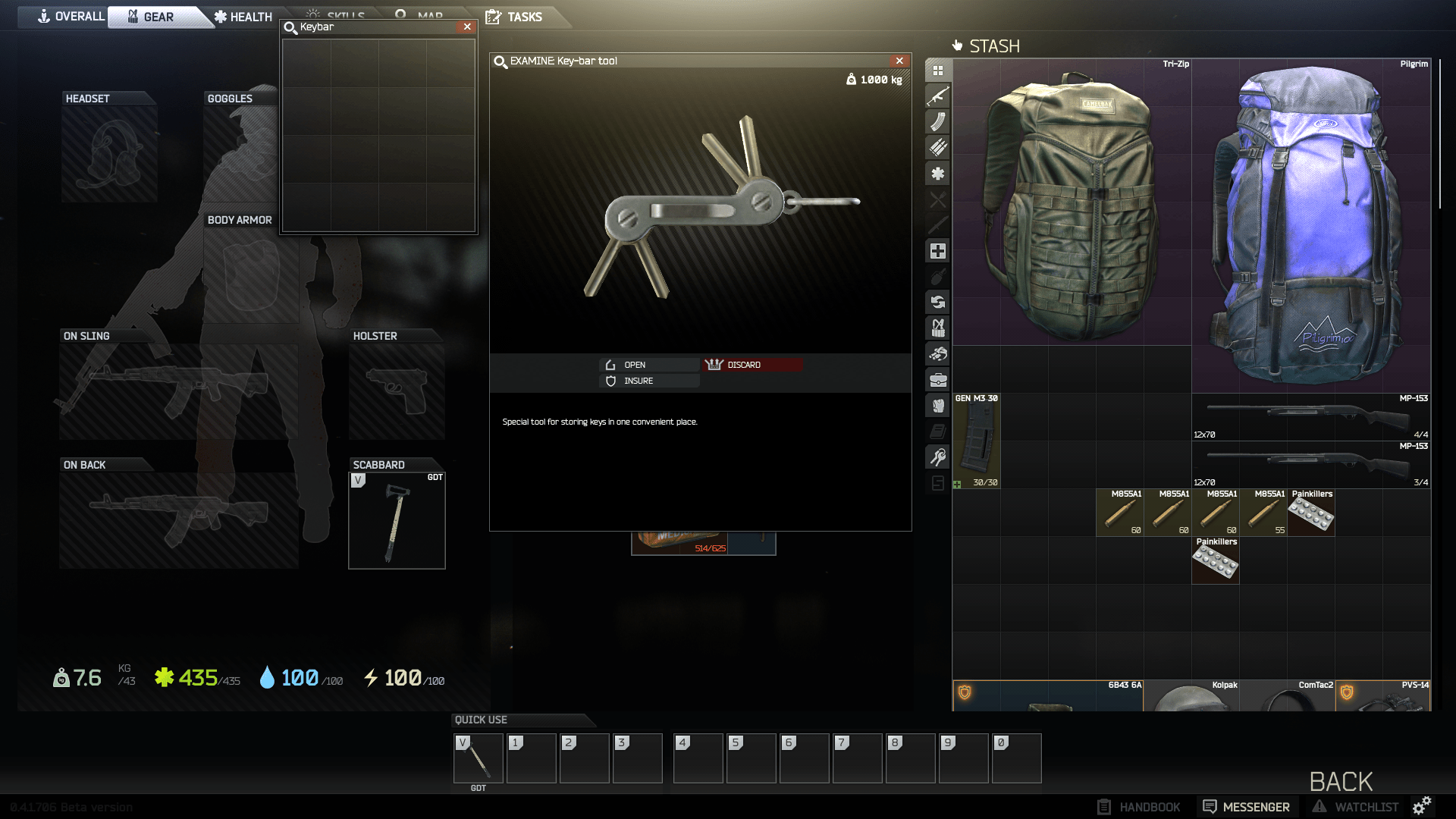This screenshot has height=819, width=1456.
Task: Filter stash by ammunition
Action: 938,148
